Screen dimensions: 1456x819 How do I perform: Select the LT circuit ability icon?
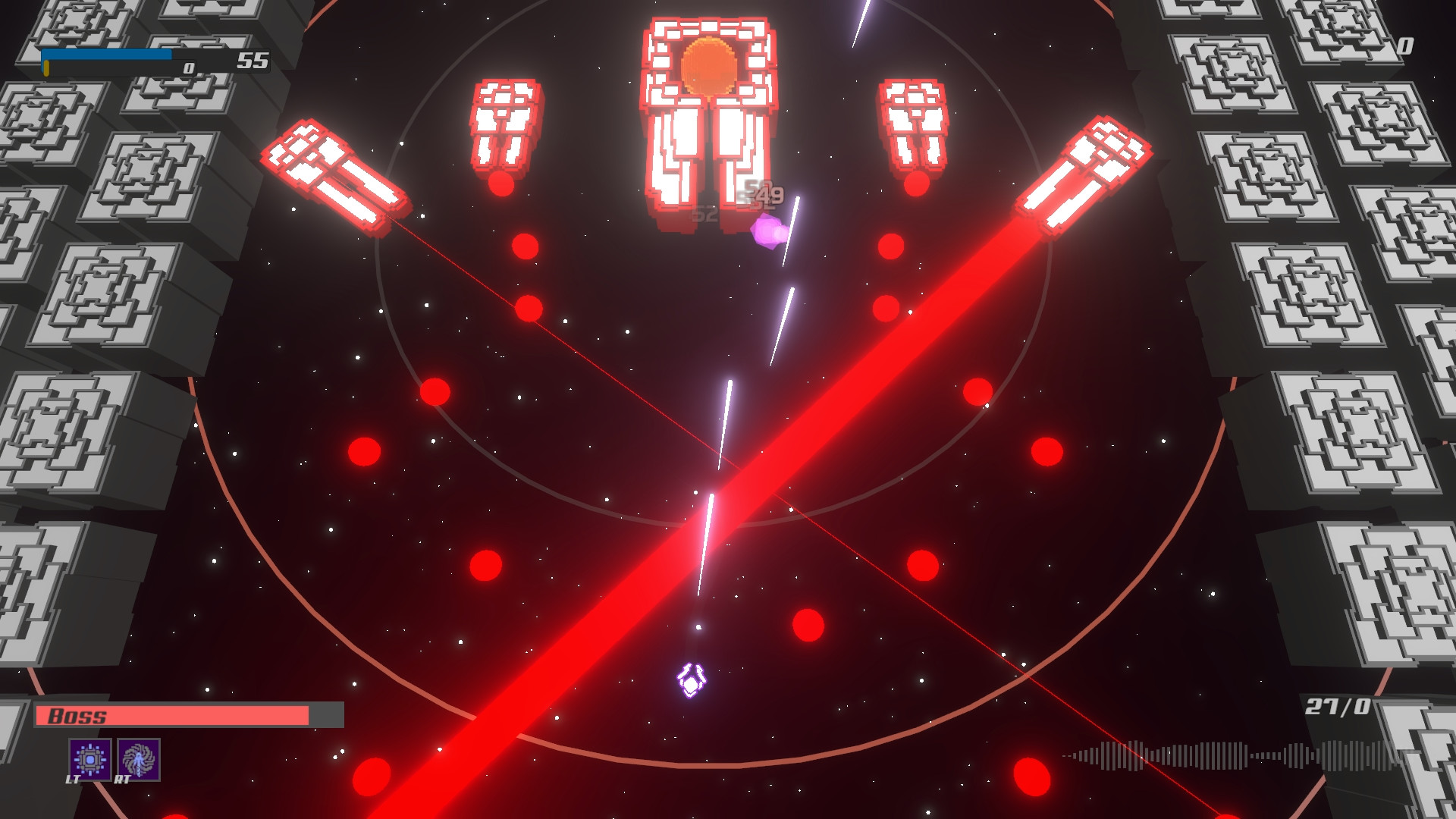point(89,758)
